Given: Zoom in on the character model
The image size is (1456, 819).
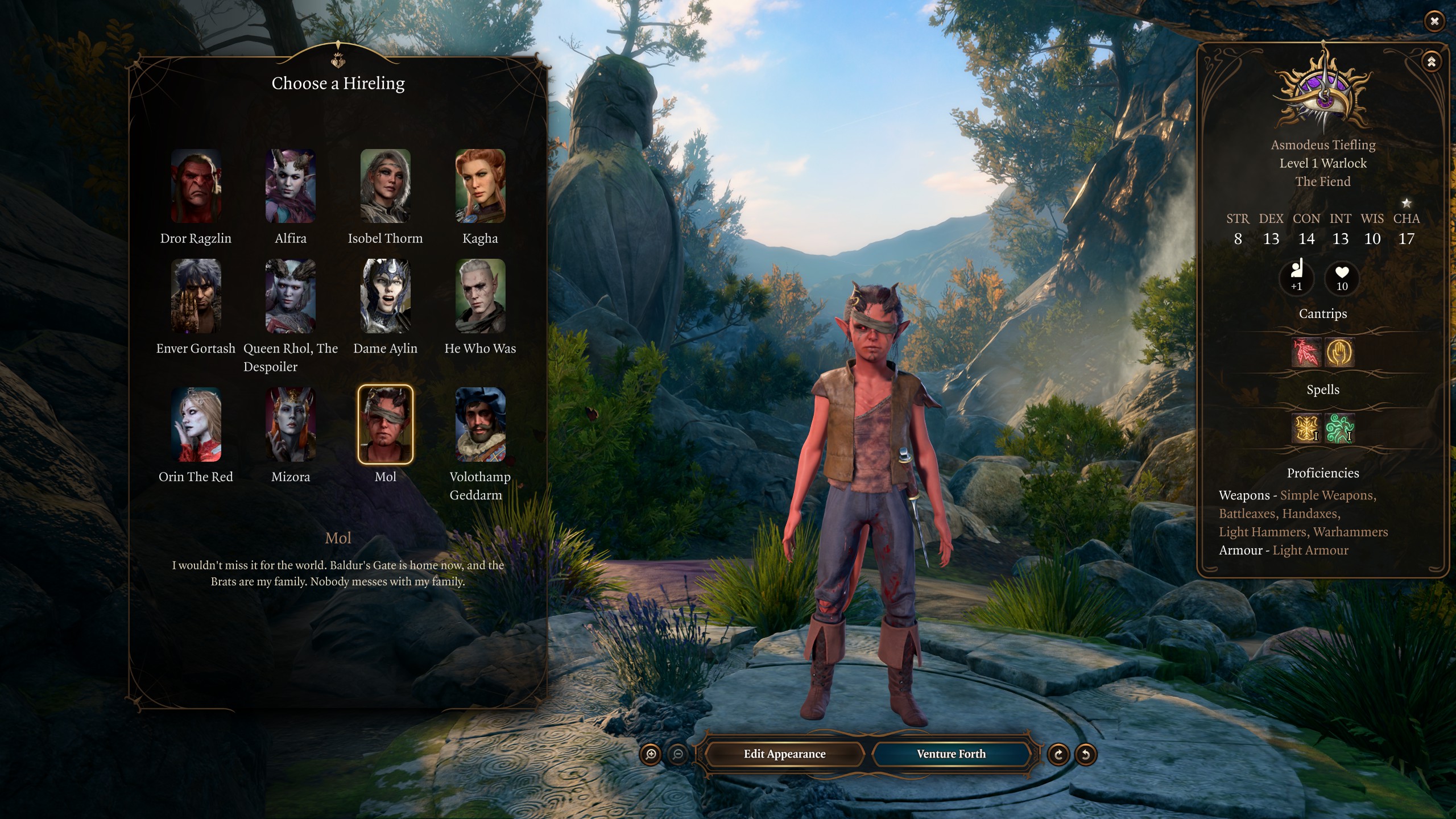Looking at the screenshot, I should pyautogui.click(x=651, y=755).
